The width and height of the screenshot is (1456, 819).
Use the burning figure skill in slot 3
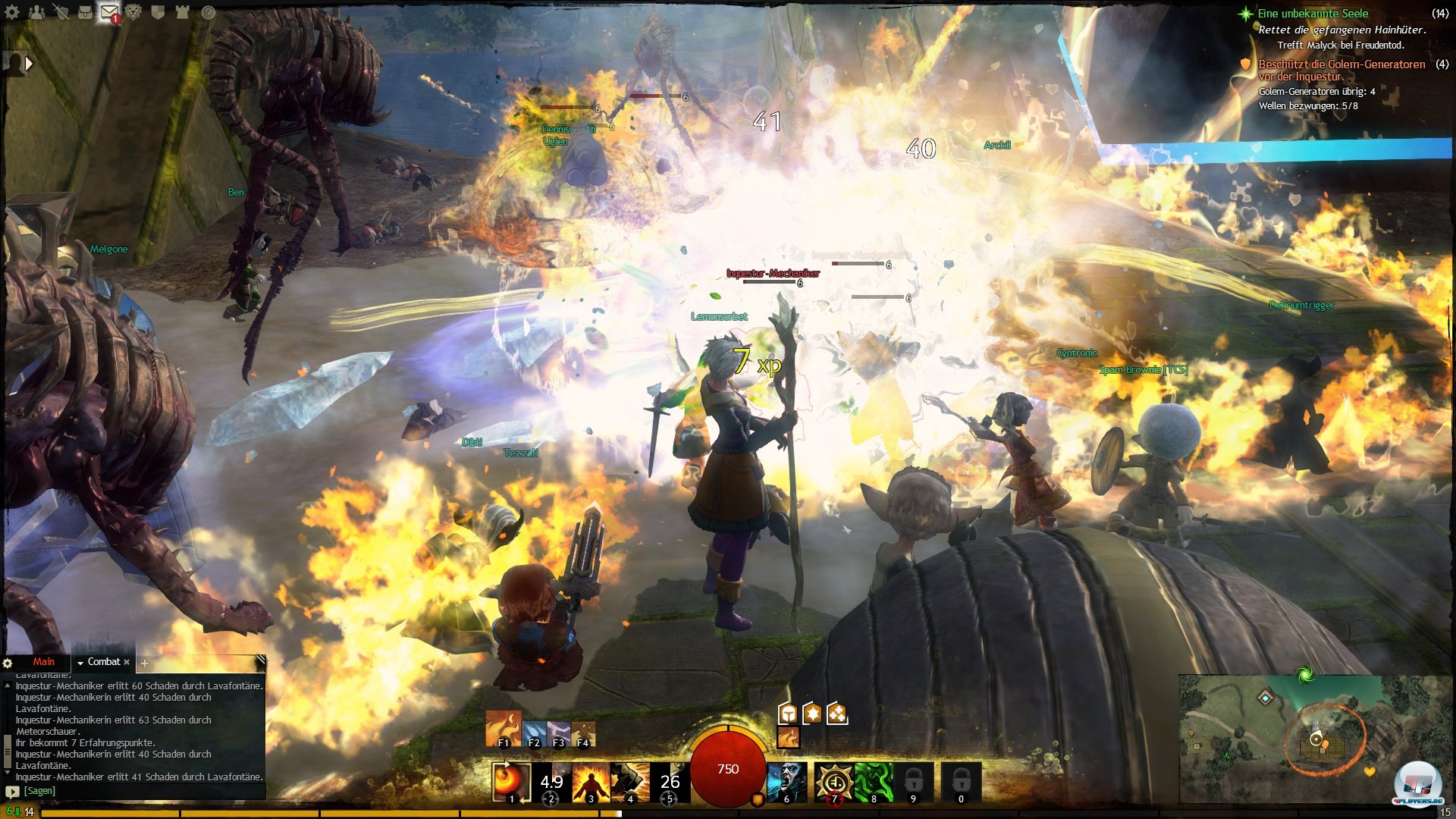591,781
